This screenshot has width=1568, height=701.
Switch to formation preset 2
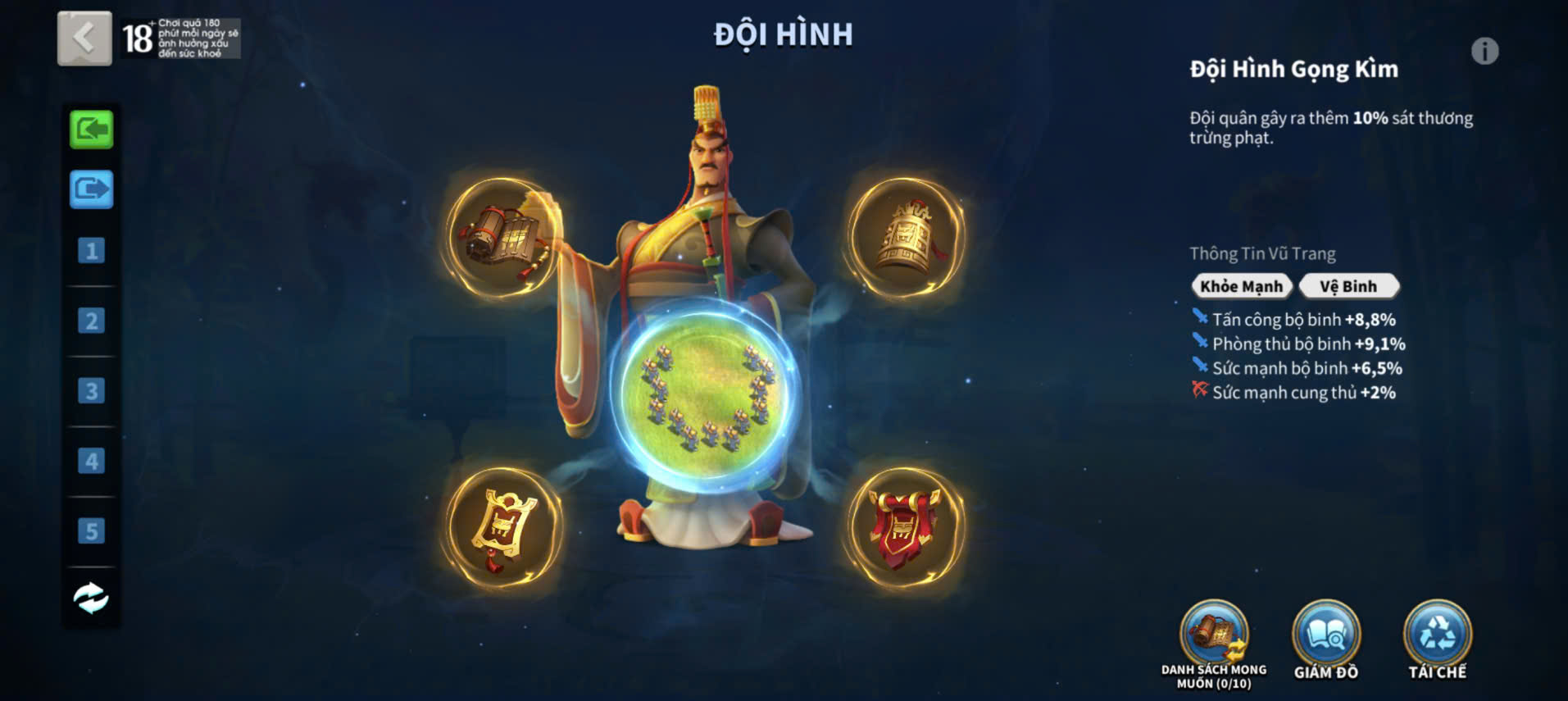[x=91, y=321]
